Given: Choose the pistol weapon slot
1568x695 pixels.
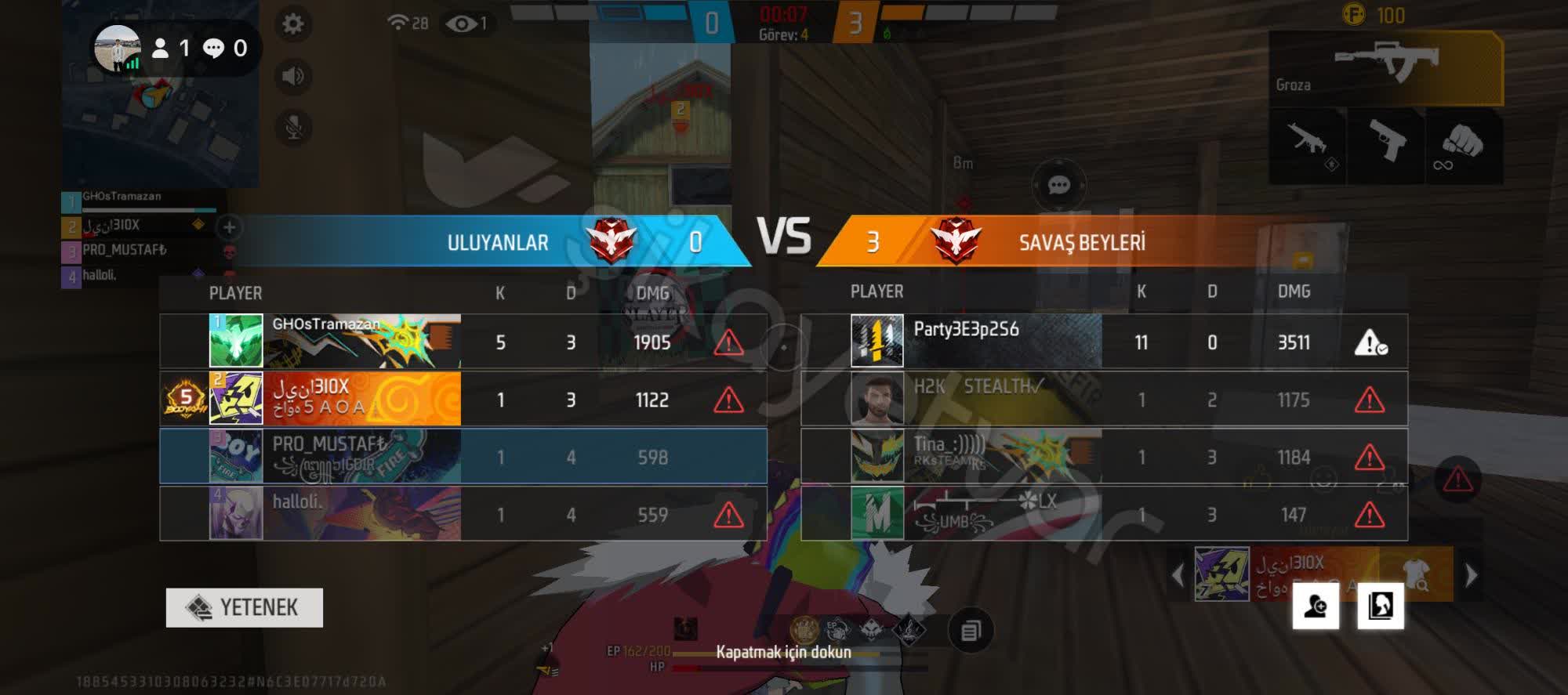Looking at the screenshot, I should (1385, 143).
